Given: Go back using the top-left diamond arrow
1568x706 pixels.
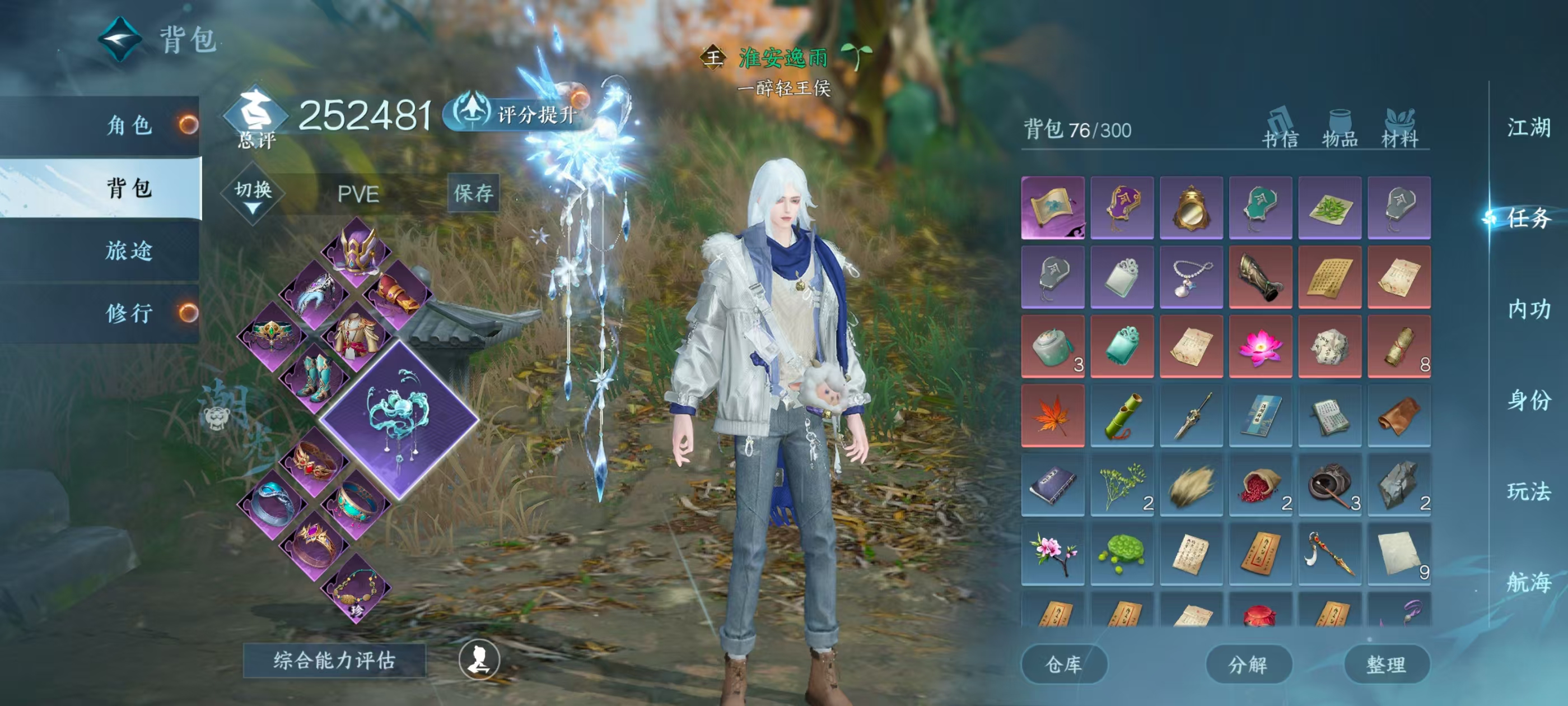Looking at the screenshot, I should coord(120,40).
